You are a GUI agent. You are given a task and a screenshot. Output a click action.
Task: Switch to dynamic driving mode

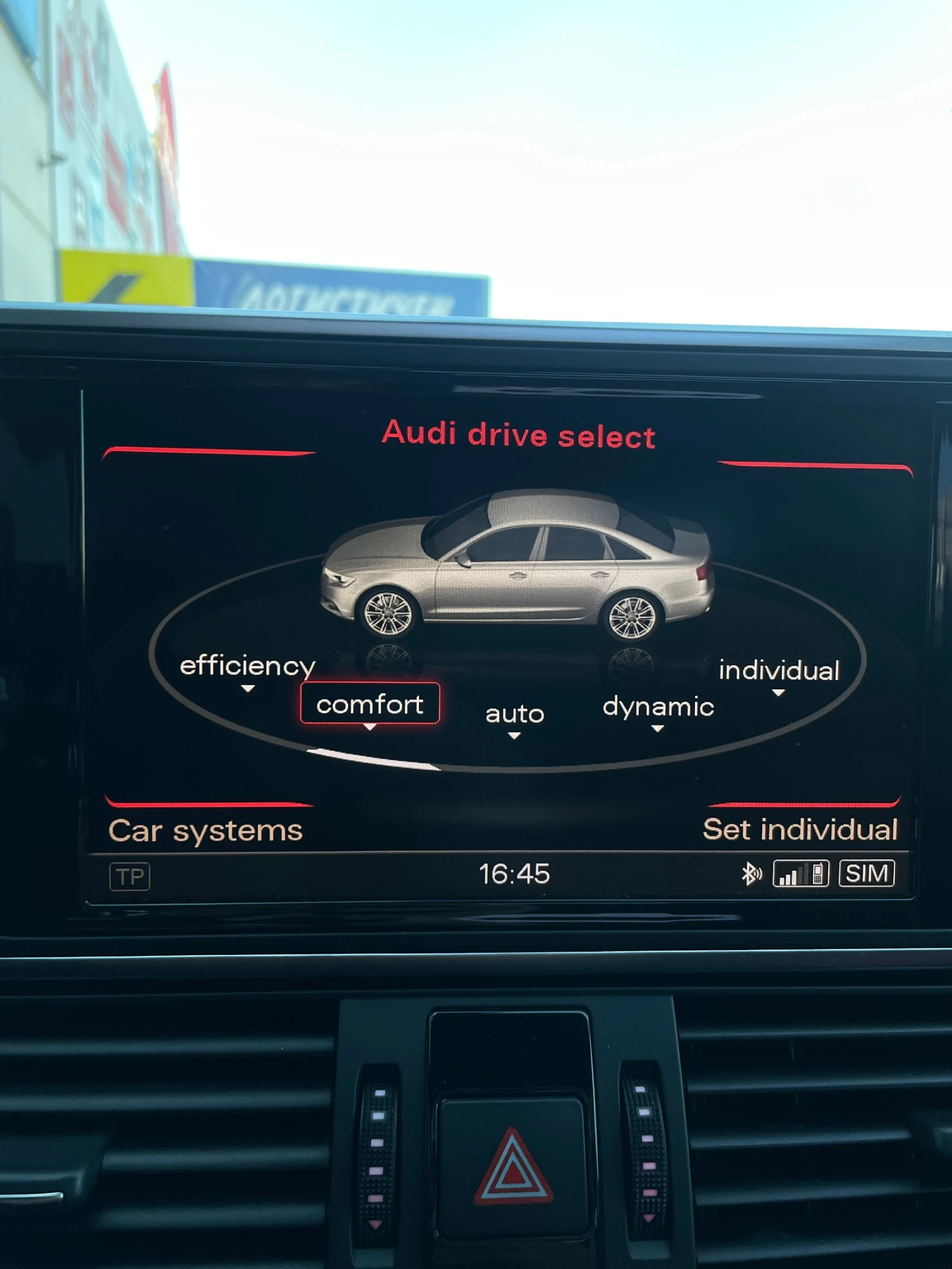click(x=658, y=708)
